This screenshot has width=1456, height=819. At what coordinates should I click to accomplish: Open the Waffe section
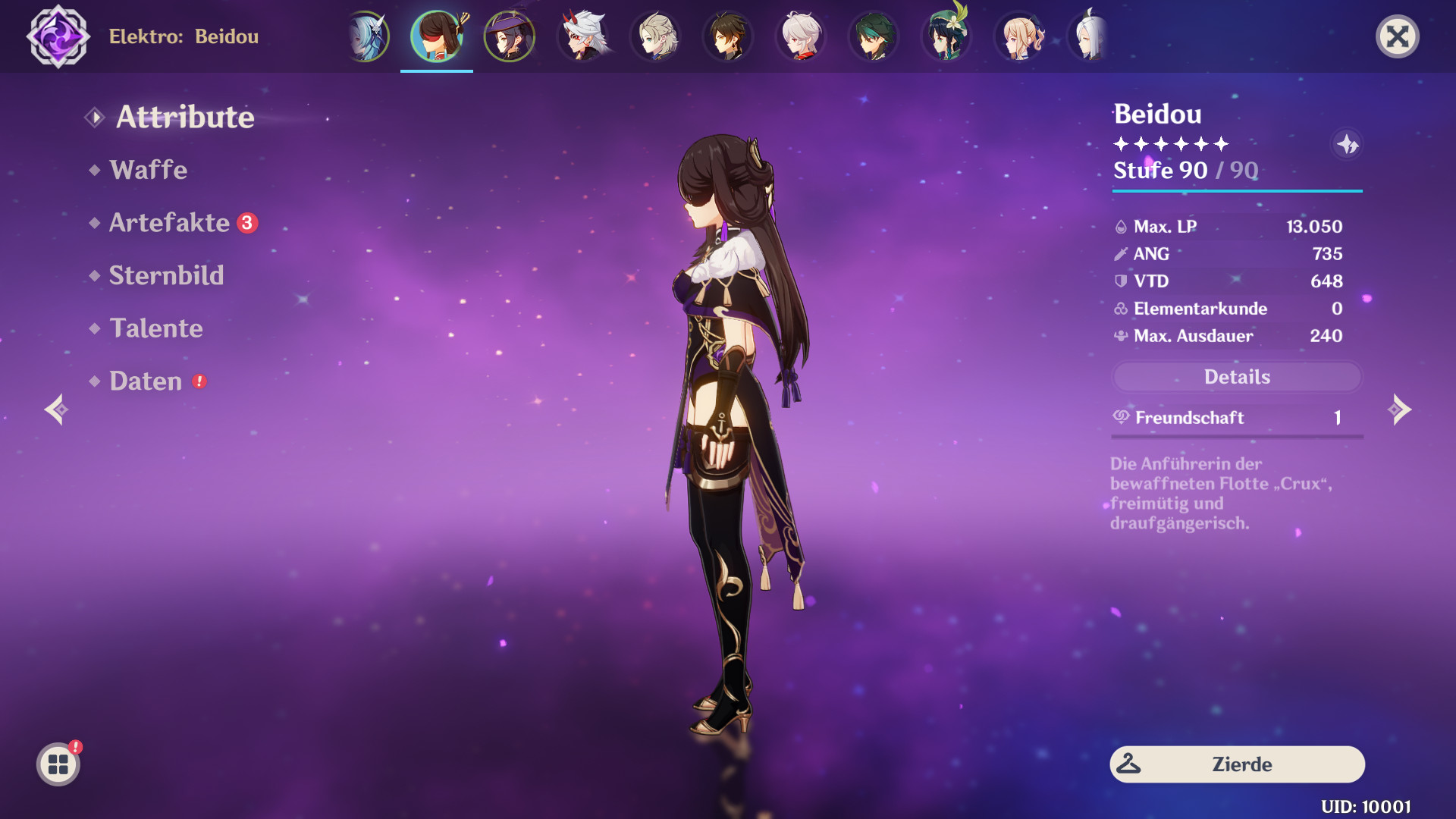coord(149,170)
